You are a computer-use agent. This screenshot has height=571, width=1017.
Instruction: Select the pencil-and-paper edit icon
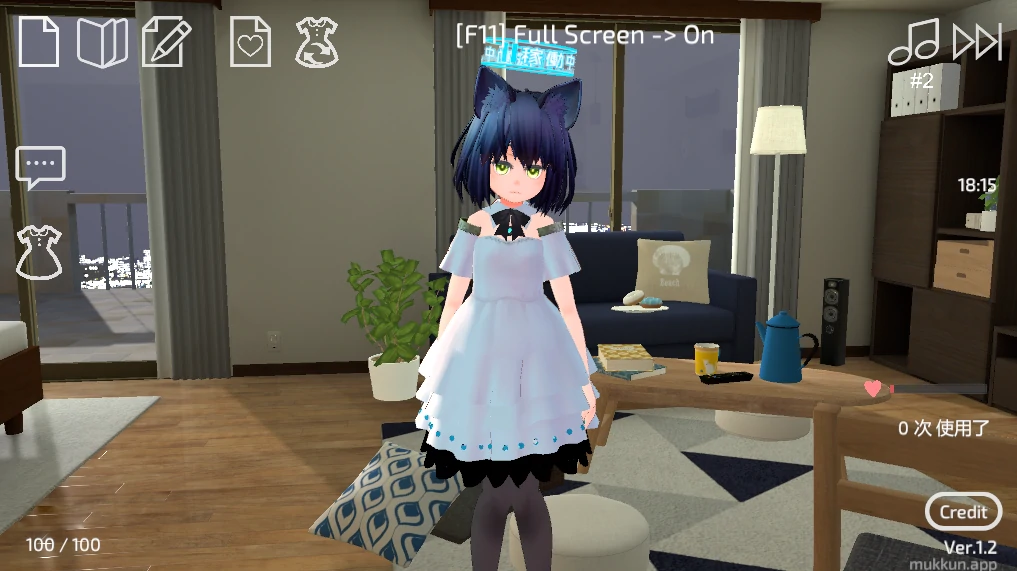coord(166,42)
